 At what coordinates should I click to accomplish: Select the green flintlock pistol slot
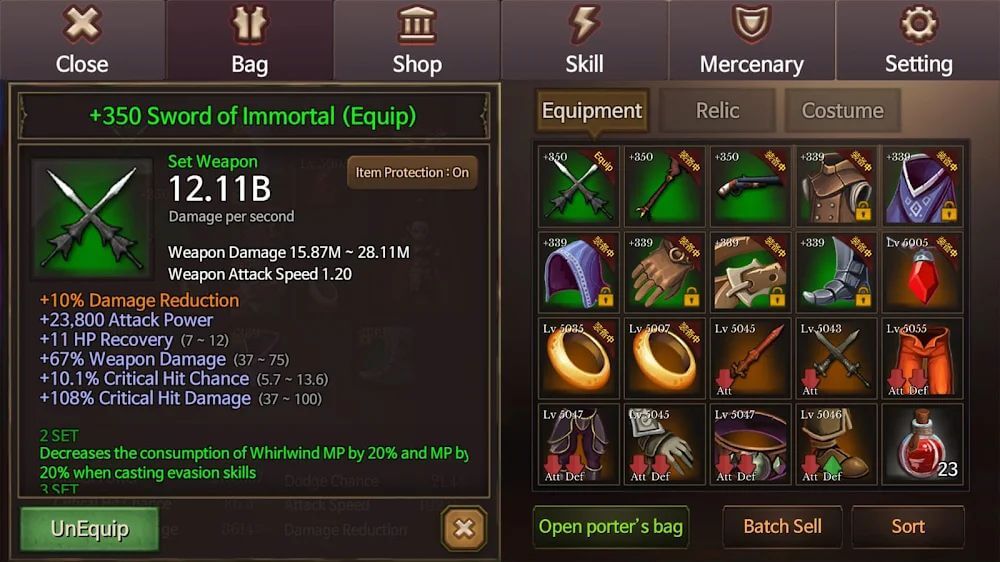coord(750,186)
